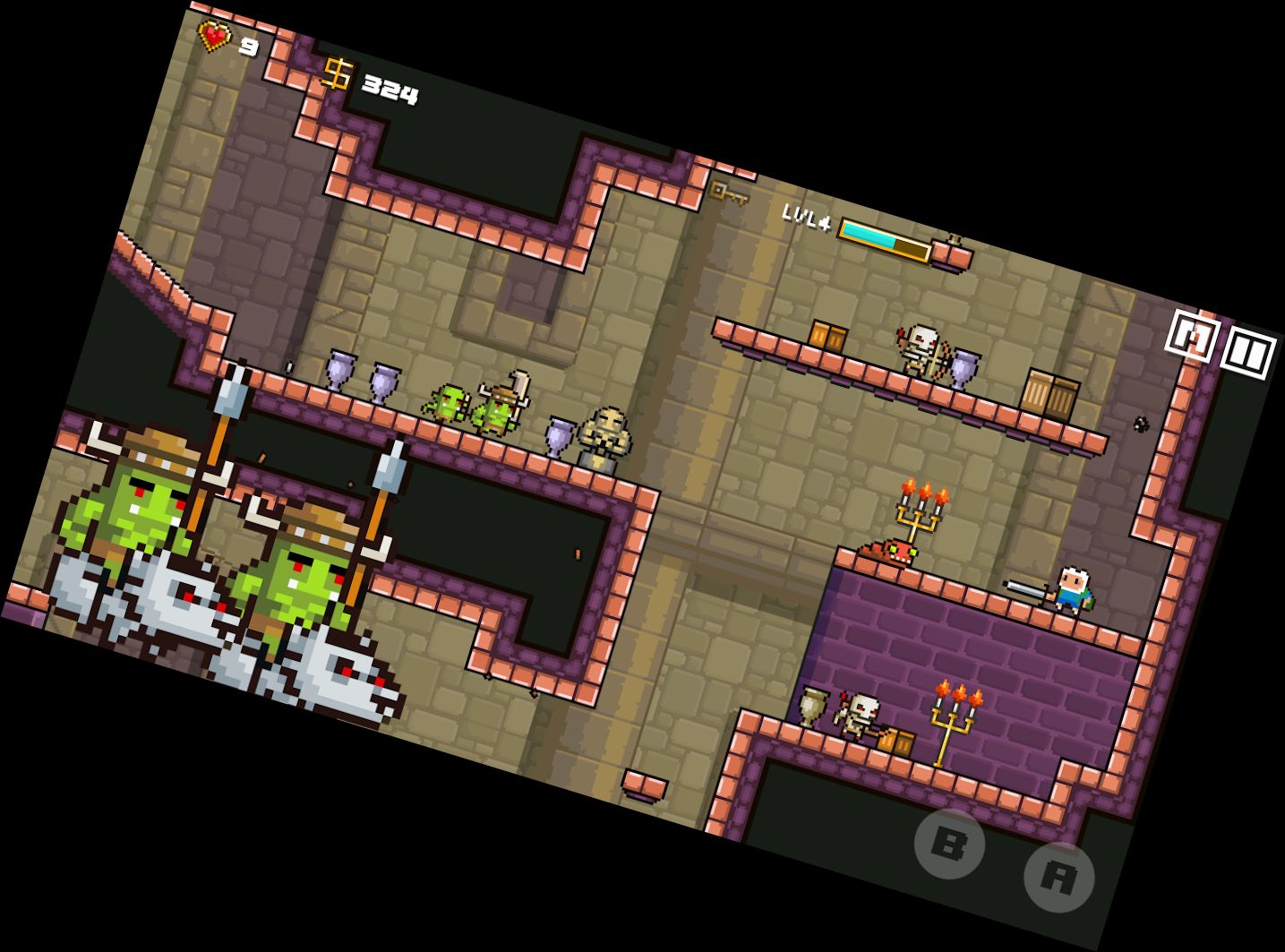Screen dimensions: 1285x952
Task: Pause the game with the pause button
Action: tap(1248, 353)
